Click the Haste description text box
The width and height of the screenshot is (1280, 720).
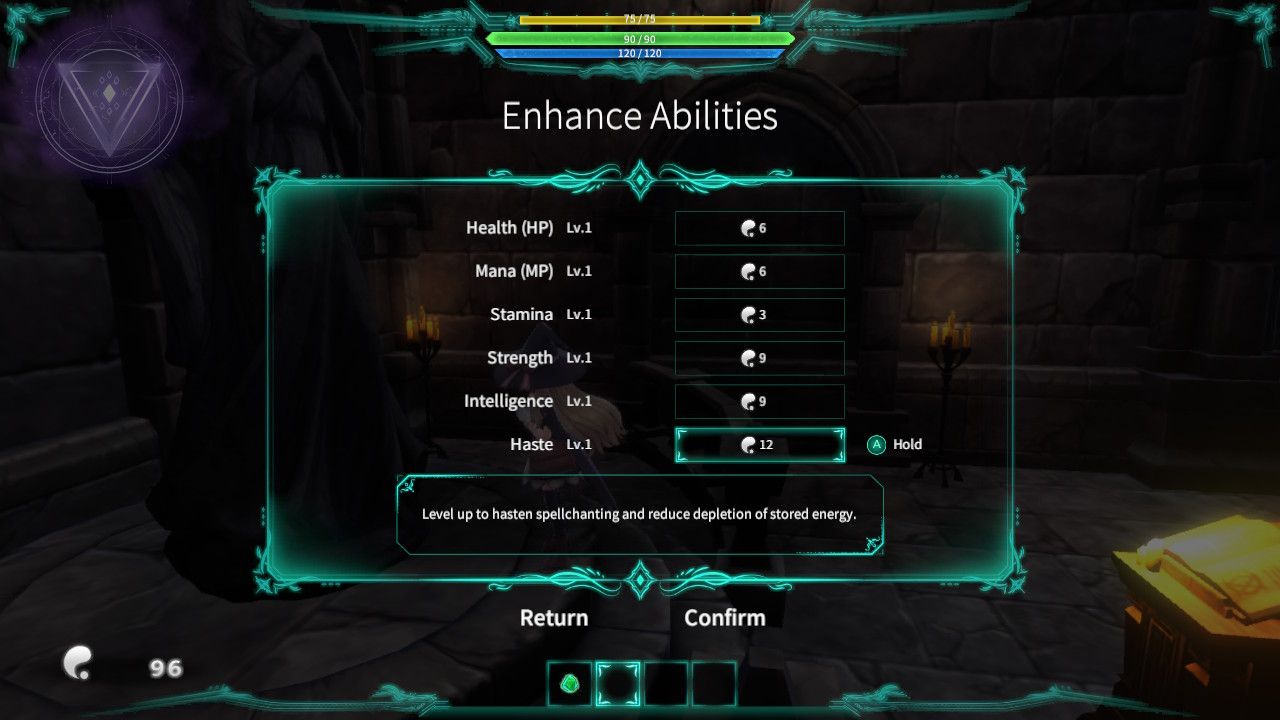tap(640, 513)
